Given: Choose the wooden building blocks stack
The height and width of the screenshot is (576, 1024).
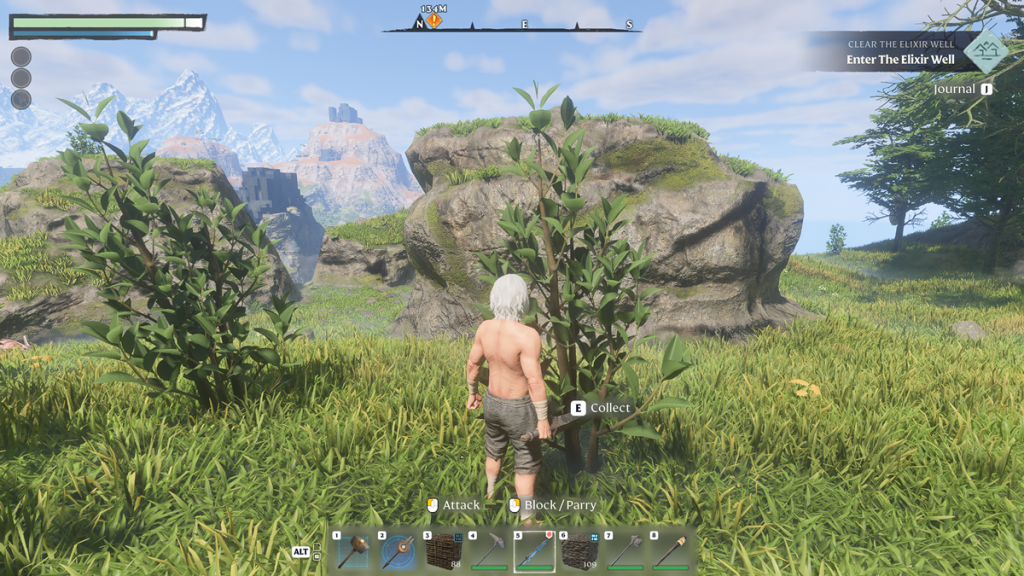Looking at the screenshot, I should click(443, 551).
